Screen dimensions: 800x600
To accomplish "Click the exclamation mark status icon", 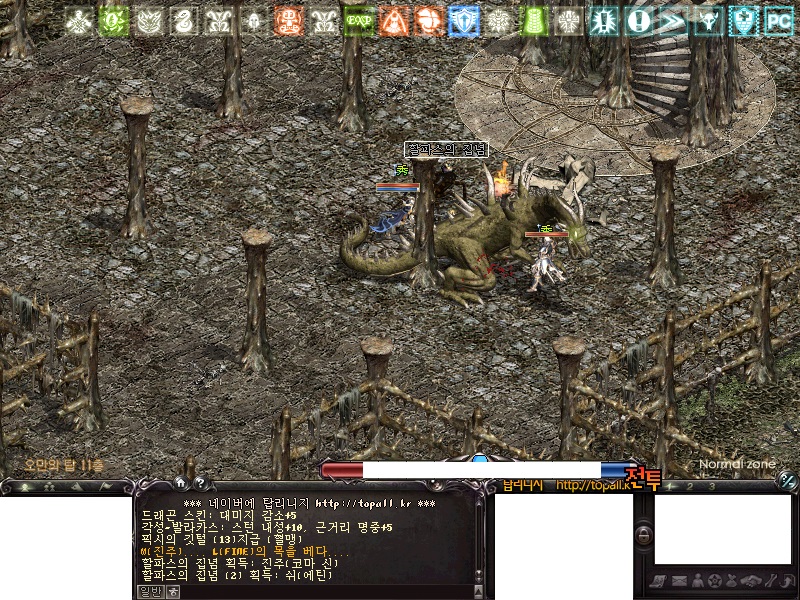I will [637, 20].
